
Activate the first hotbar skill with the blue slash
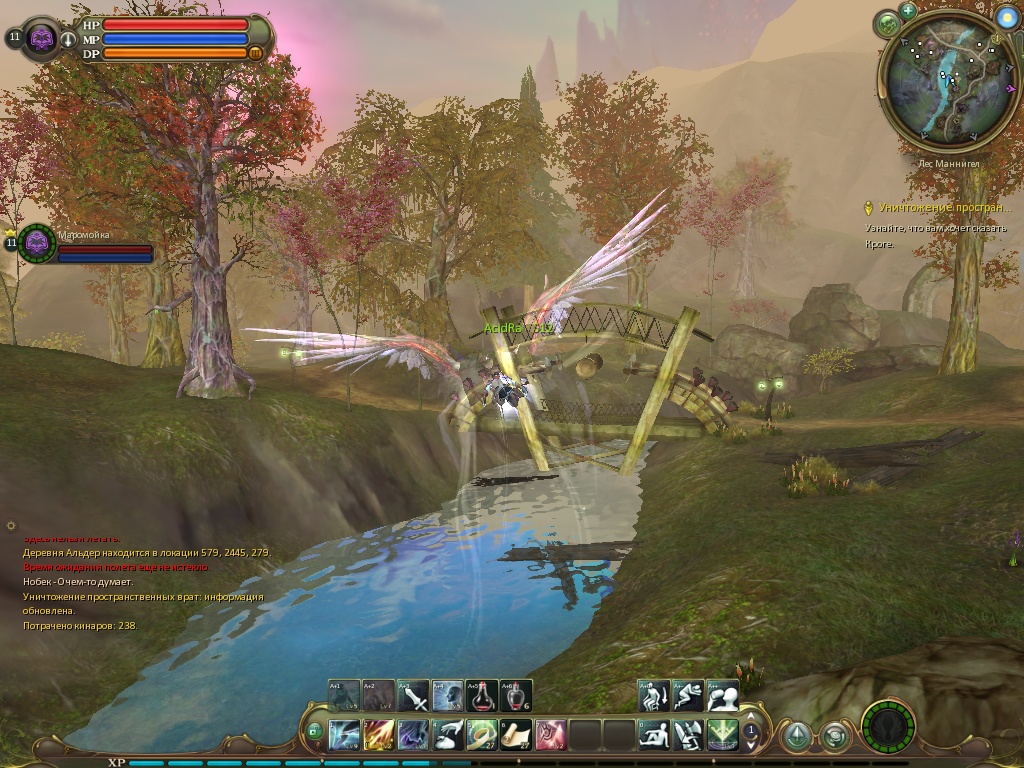(x=344, y=735)
